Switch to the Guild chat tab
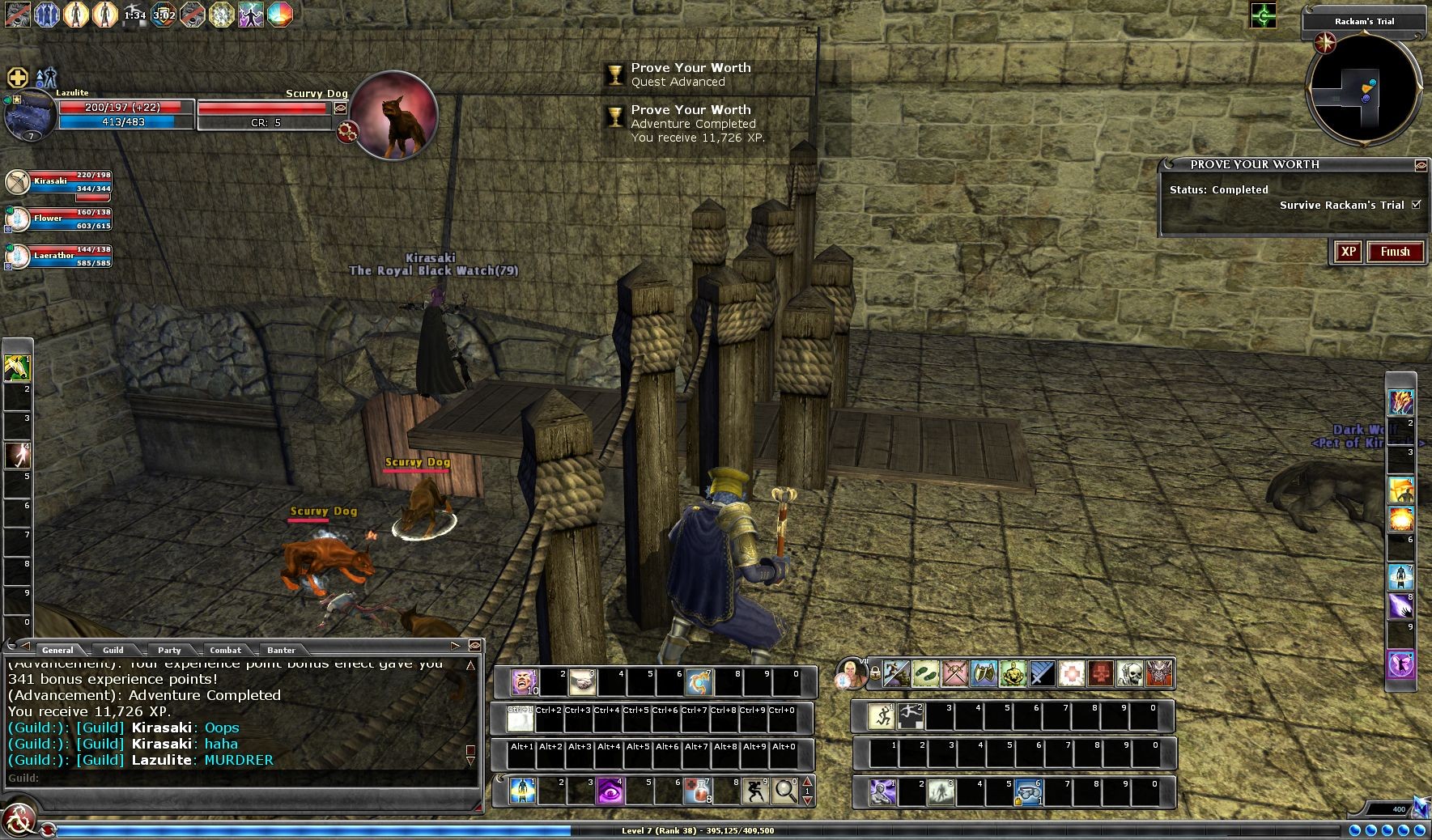Viewport: 1432px width, 840px height. tap(113, 650)
